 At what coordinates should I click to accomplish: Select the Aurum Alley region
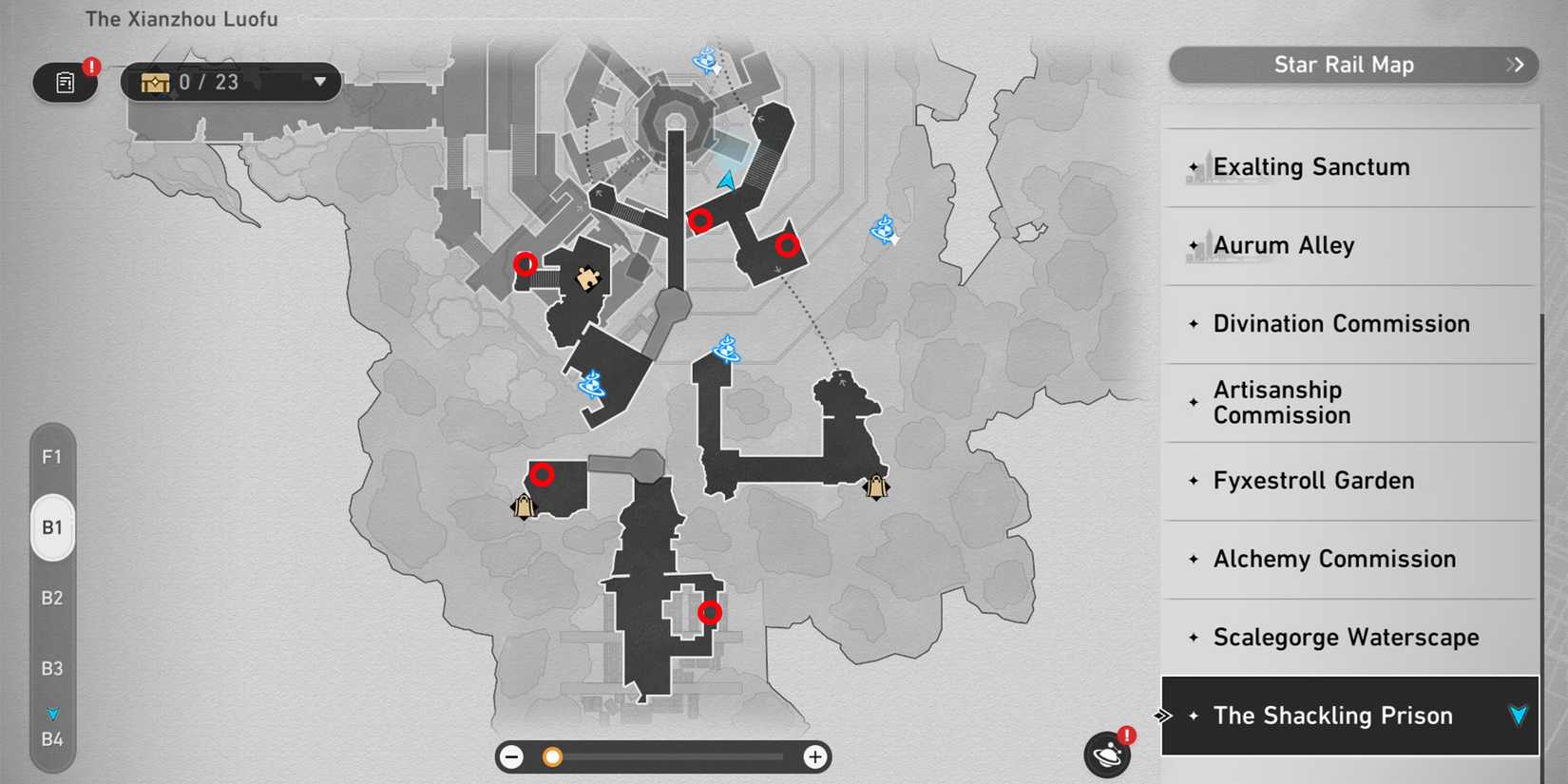(1283, 245)
